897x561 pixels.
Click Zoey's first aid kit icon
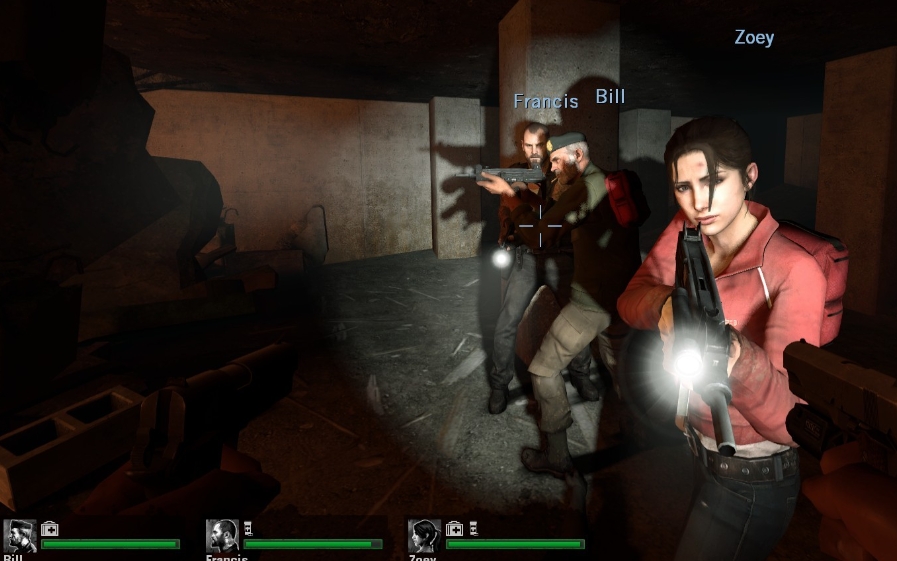[453, 529]
